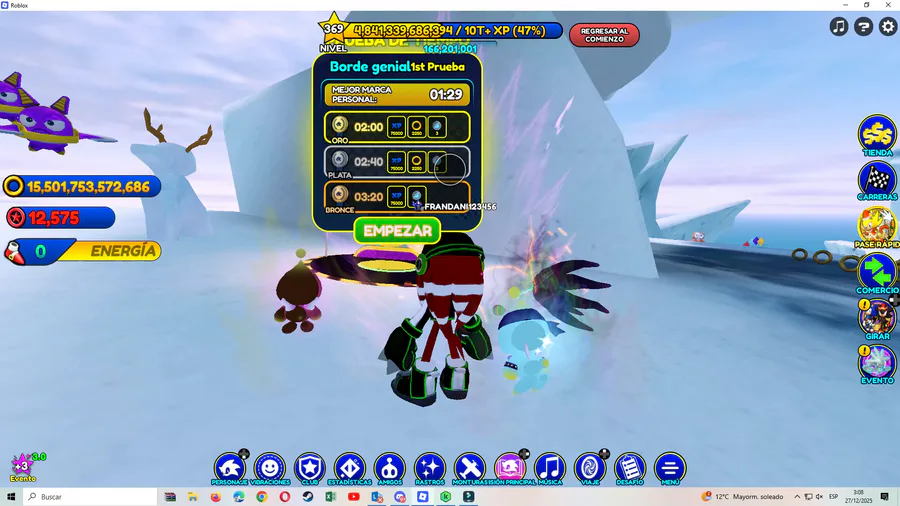Open the Carreras races menu
This screenshot has height=506, width=900.
coord(877,180)
